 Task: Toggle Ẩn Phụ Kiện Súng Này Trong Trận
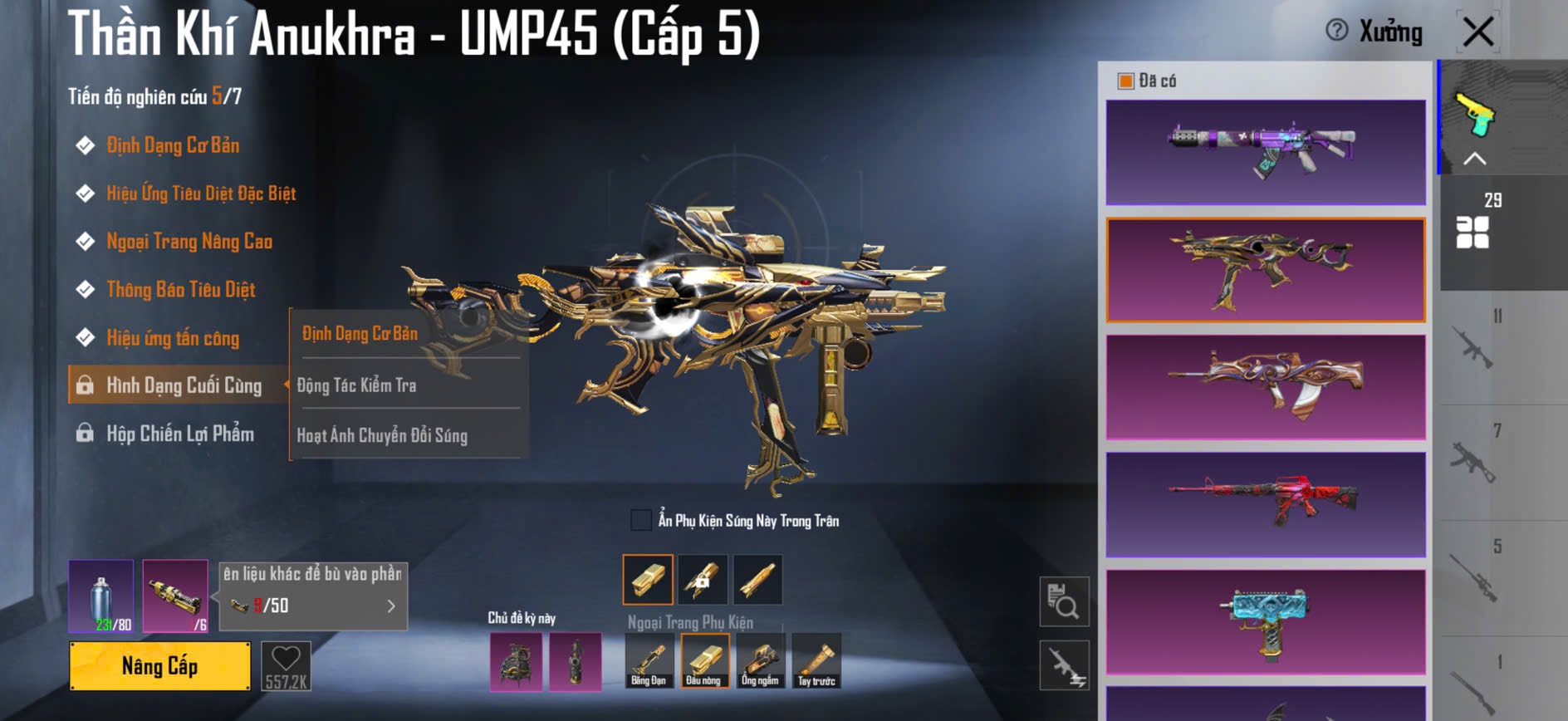tap(641, 521)
